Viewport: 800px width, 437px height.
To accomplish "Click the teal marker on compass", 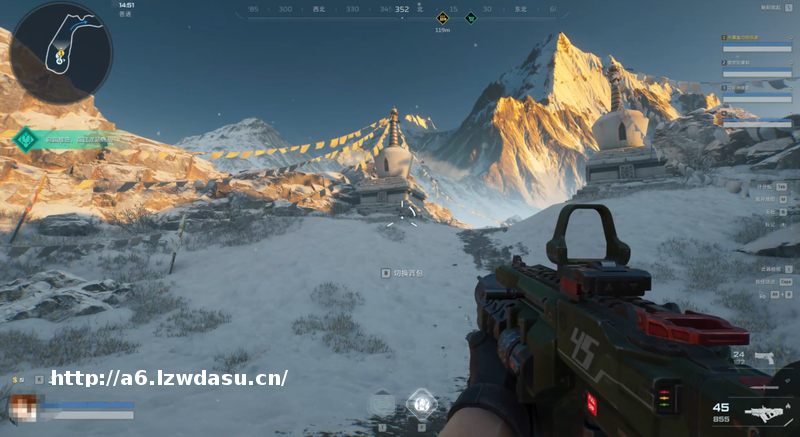I will 470,17.
